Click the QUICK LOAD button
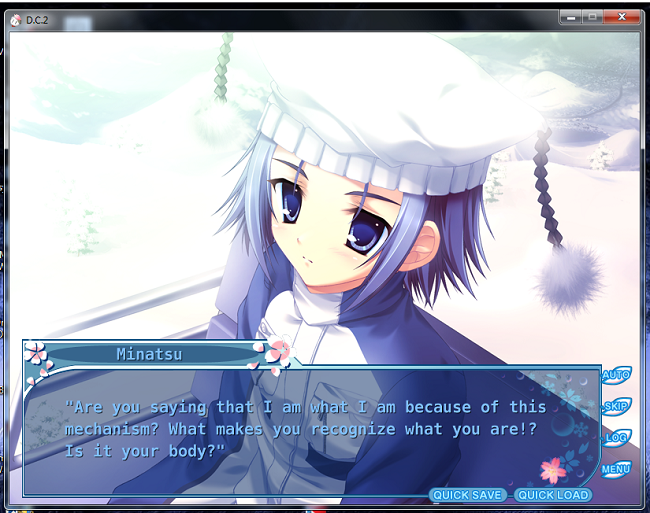 tap(553, 495)
